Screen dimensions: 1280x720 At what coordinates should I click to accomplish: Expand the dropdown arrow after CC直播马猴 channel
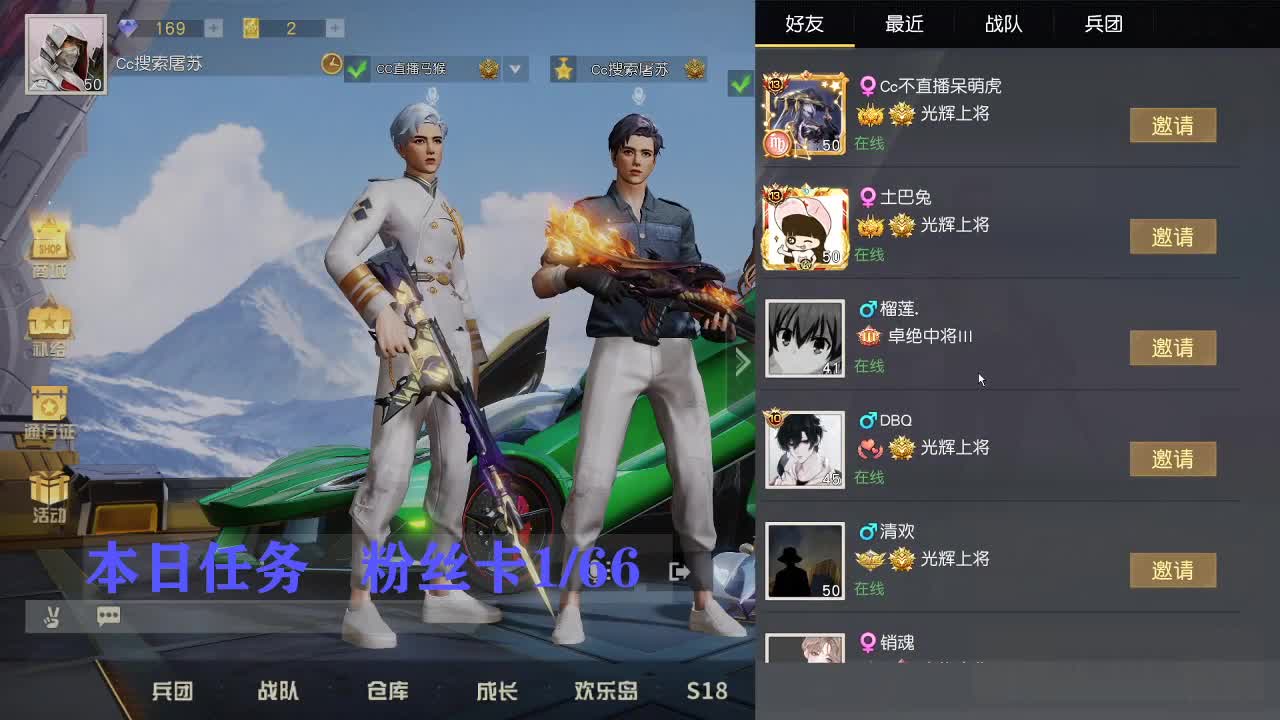point(516,70)
